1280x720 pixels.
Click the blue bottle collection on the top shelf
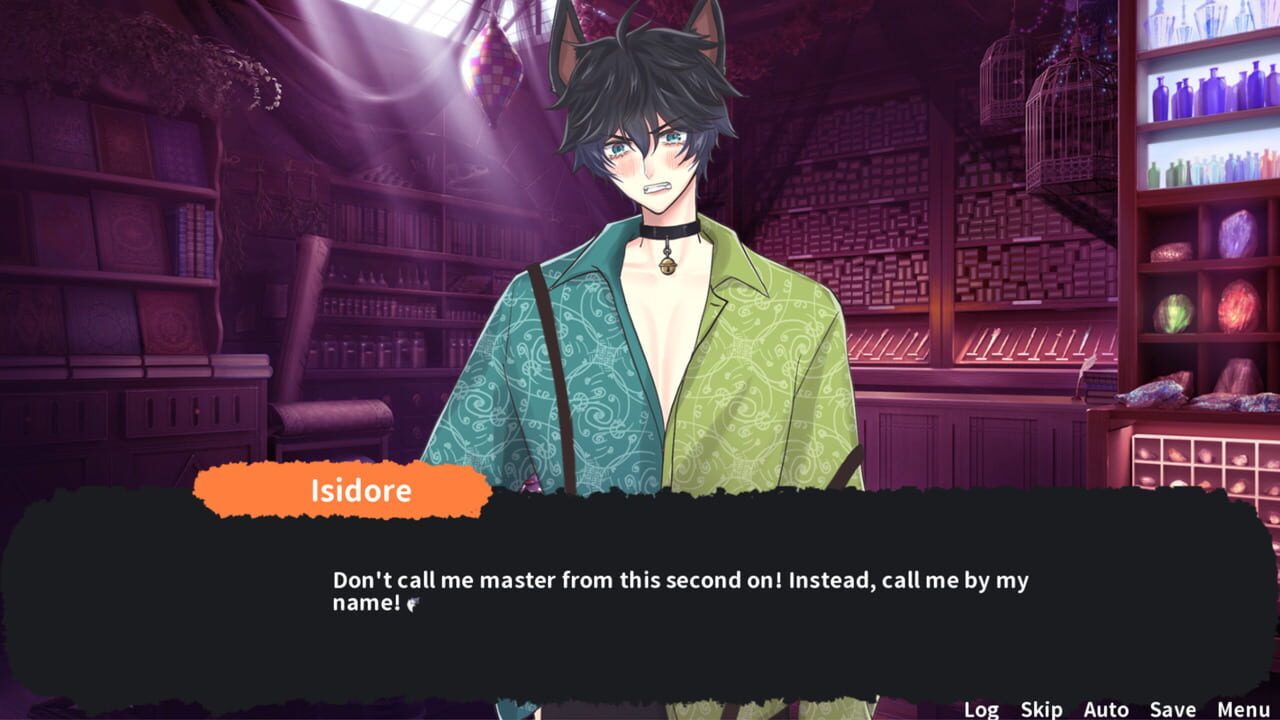pyautogui.click(x=1200, y=90)
